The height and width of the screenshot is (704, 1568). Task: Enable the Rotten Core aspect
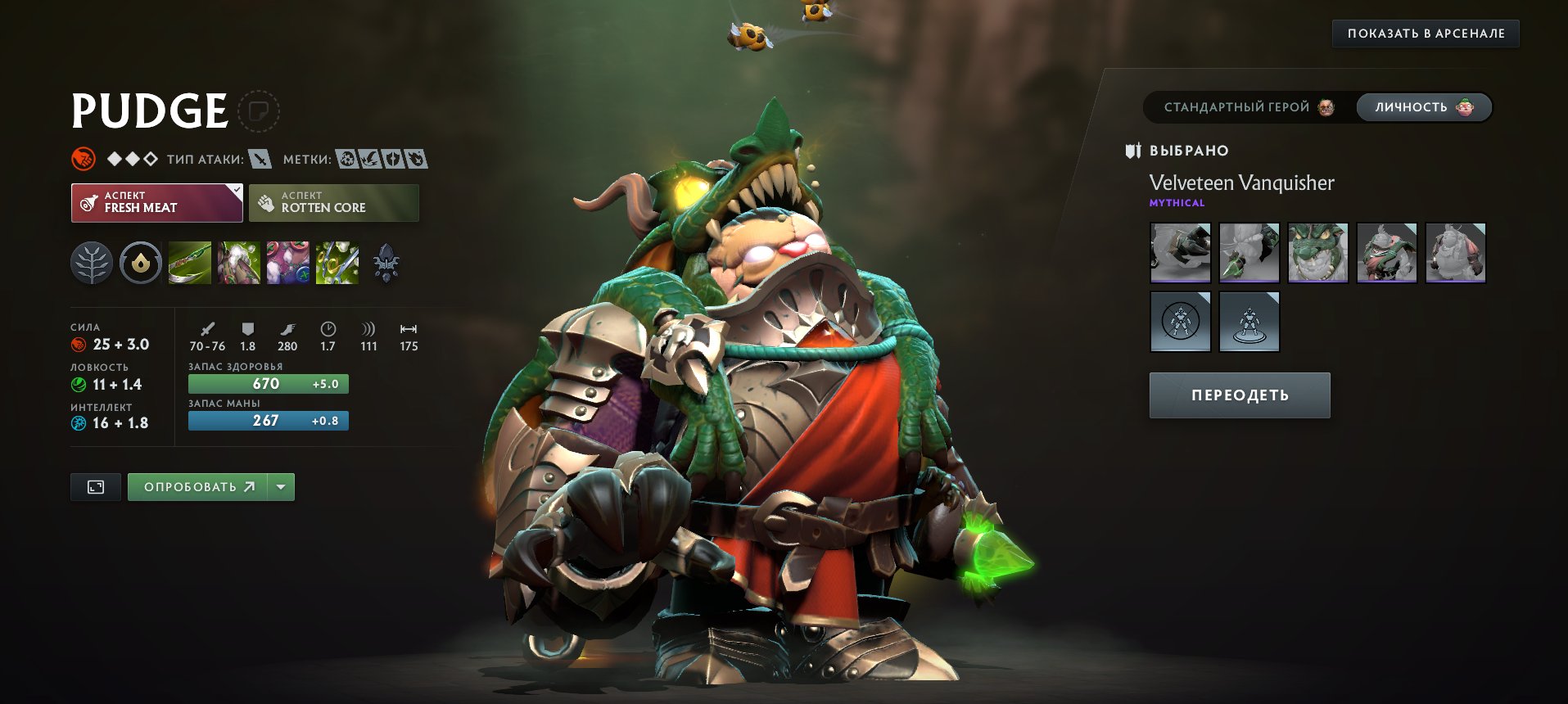coord(333,202)
